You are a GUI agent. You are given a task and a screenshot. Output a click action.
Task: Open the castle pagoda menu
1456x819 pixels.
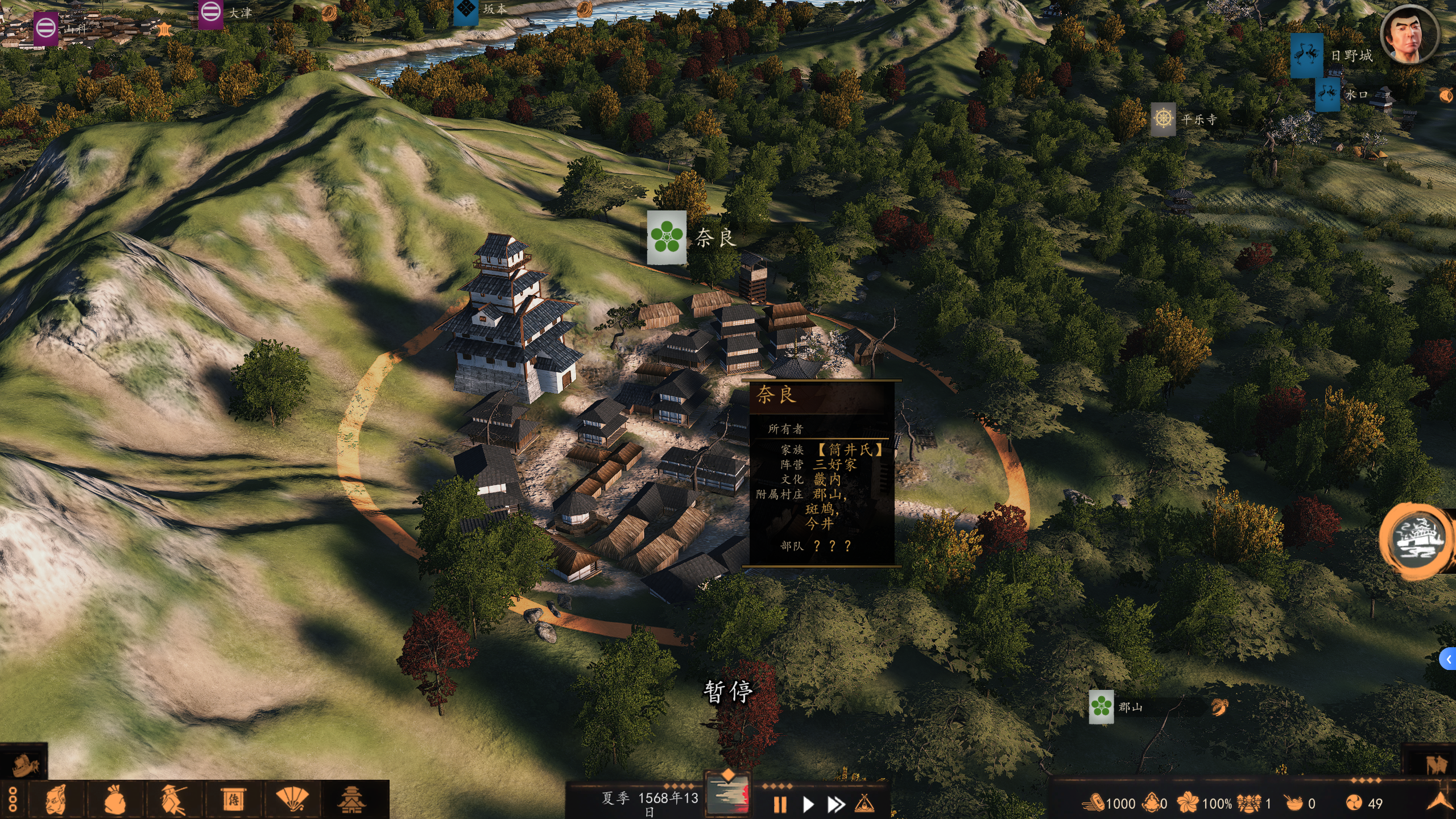pyautogui.click(x=351, y=800)
